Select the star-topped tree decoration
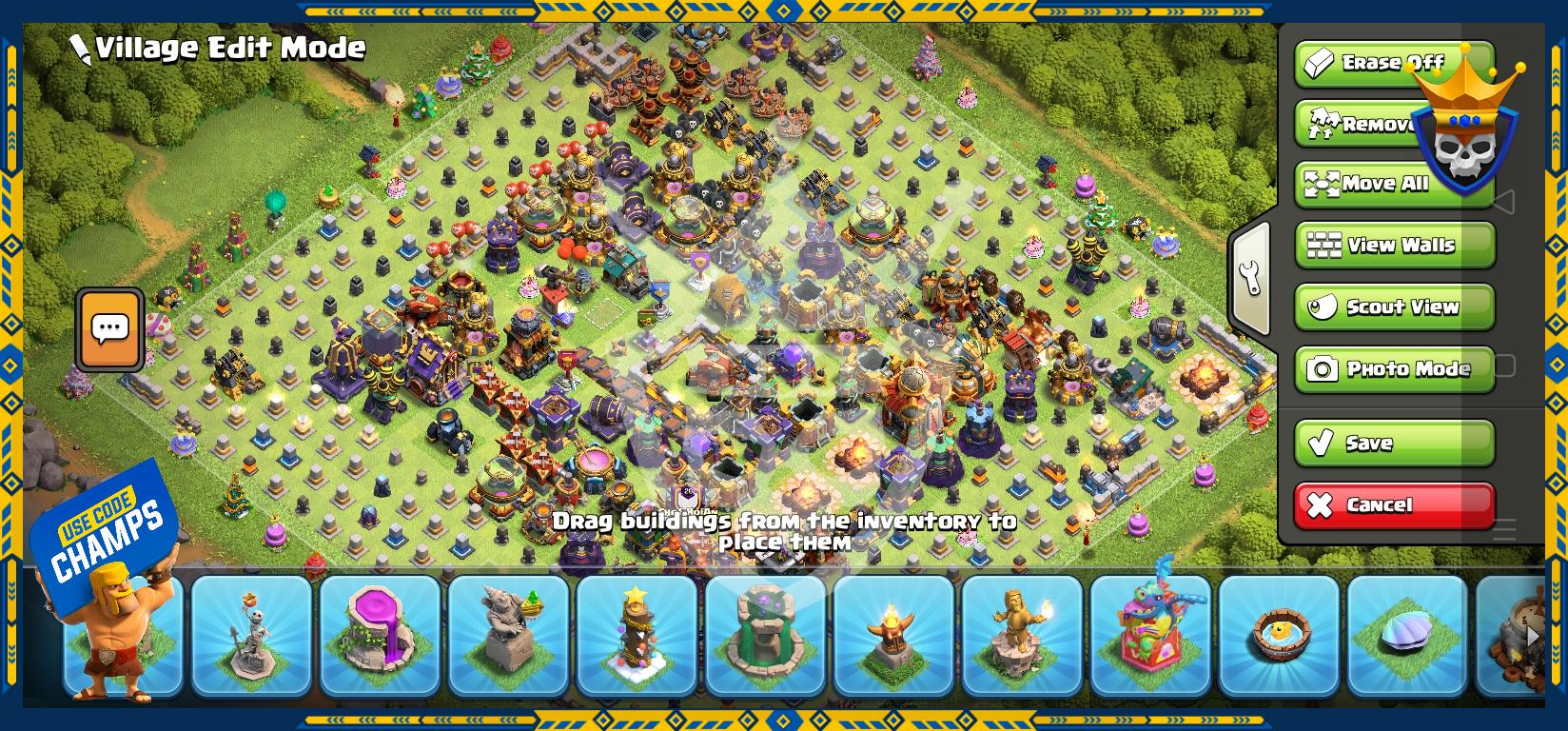 [637, 635]
